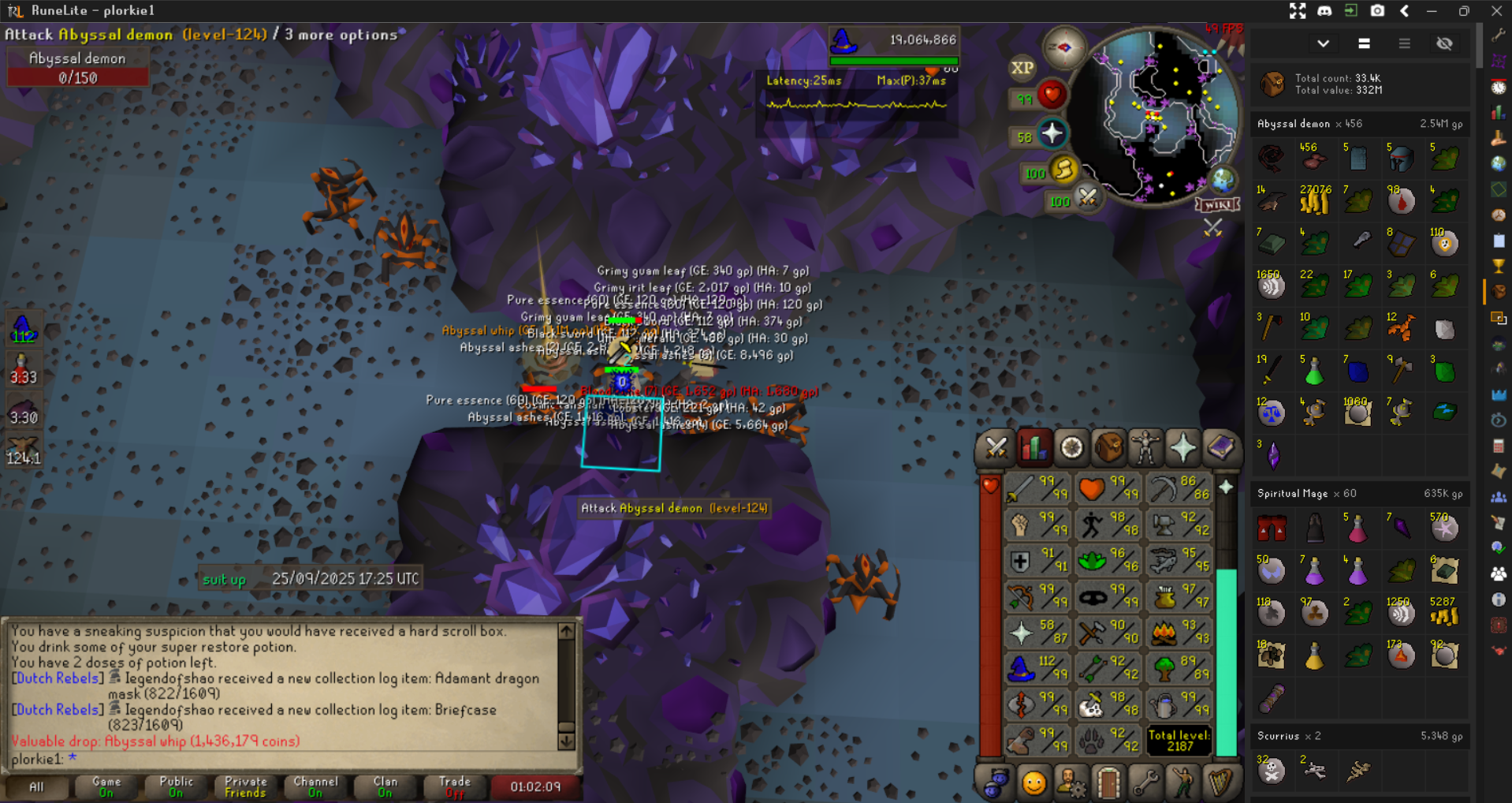
Task: Minimize the RuneLite window
Action: pyautogui.click(x=1432, y=11)
